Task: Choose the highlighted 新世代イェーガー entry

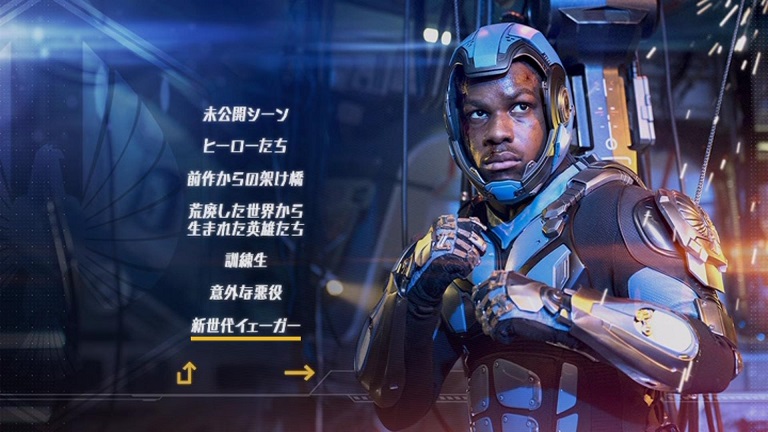Action: (x=245, y=326)
